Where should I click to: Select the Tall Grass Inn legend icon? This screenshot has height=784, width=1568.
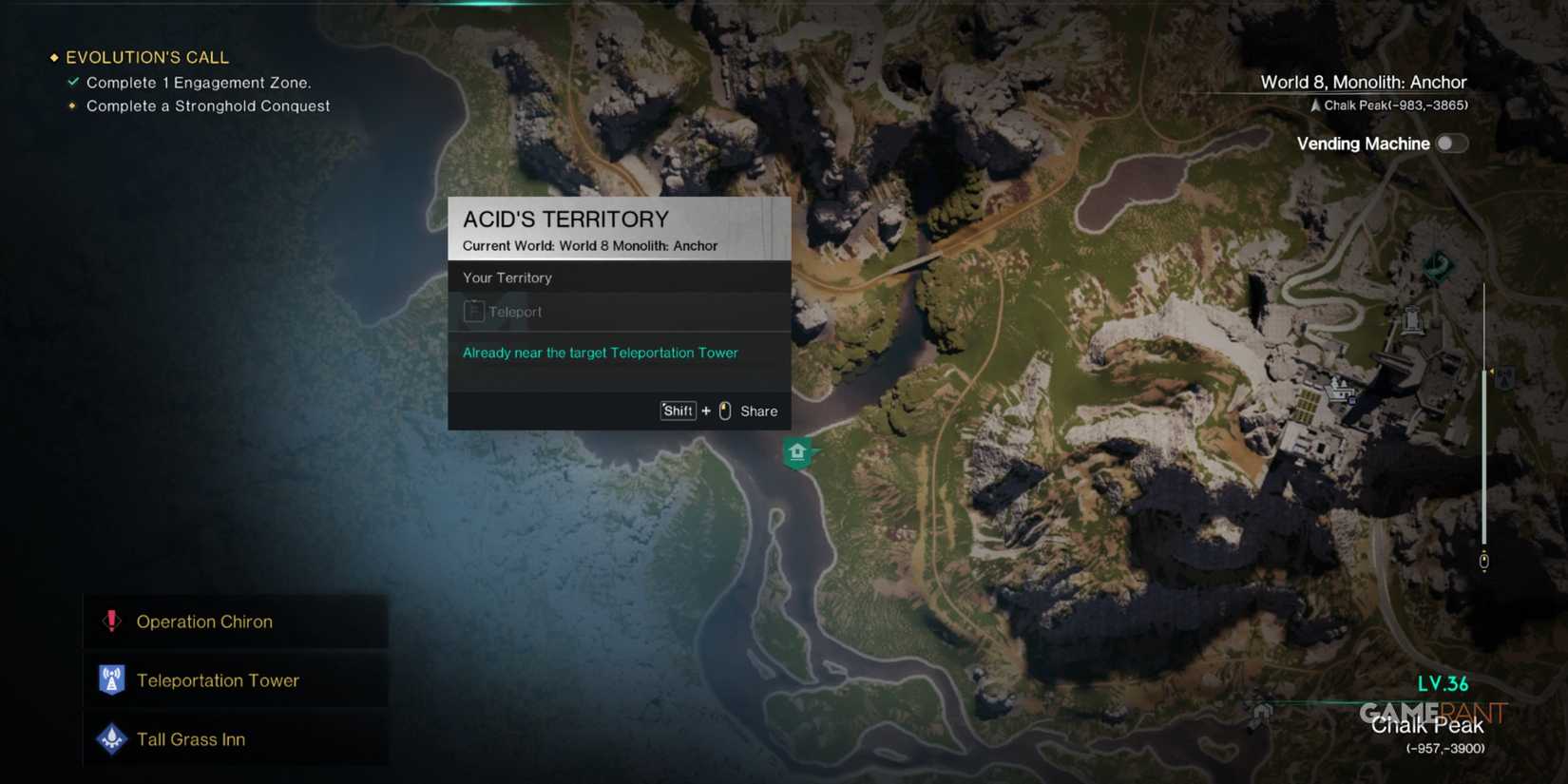point(111,738)
